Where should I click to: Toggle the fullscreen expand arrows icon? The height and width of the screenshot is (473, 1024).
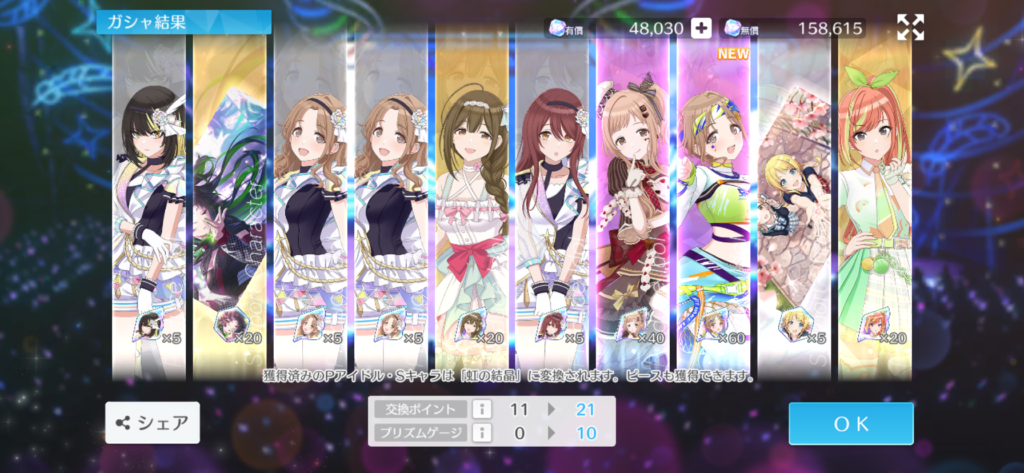pyautogui.click(x=910, y=28)
